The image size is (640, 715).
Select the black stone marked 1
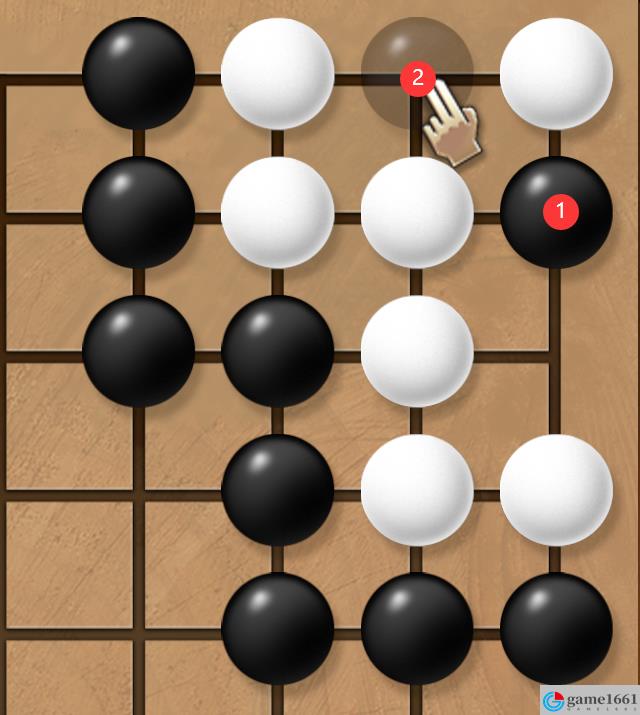tap(556, 212)
